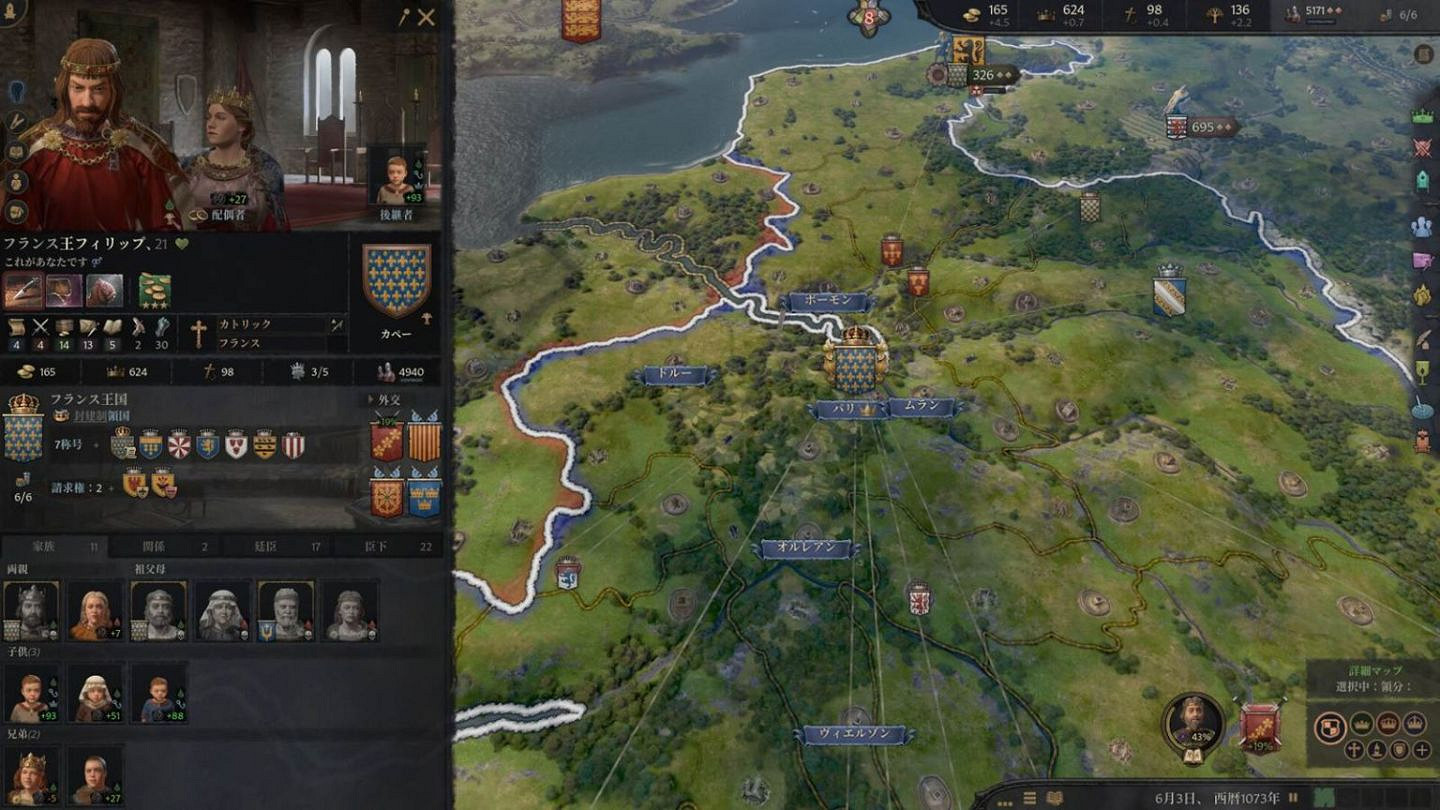Screen dimensions: 1440x810
Task: Expand the 7称号 titles list with the plus
Action: coord(97,444)
